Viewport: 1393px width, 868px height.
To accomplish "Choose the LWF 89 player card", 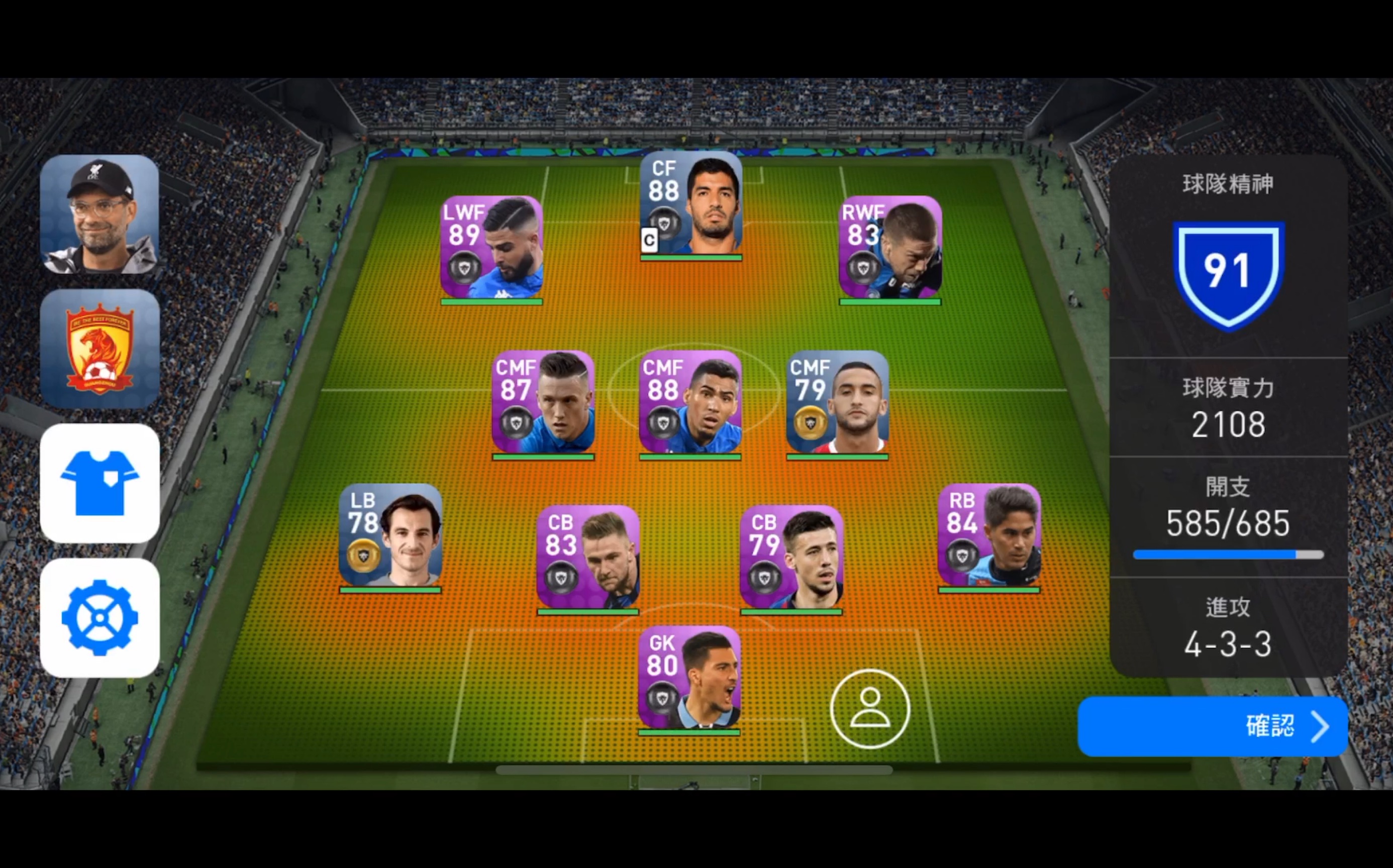I will coord(491,248).
